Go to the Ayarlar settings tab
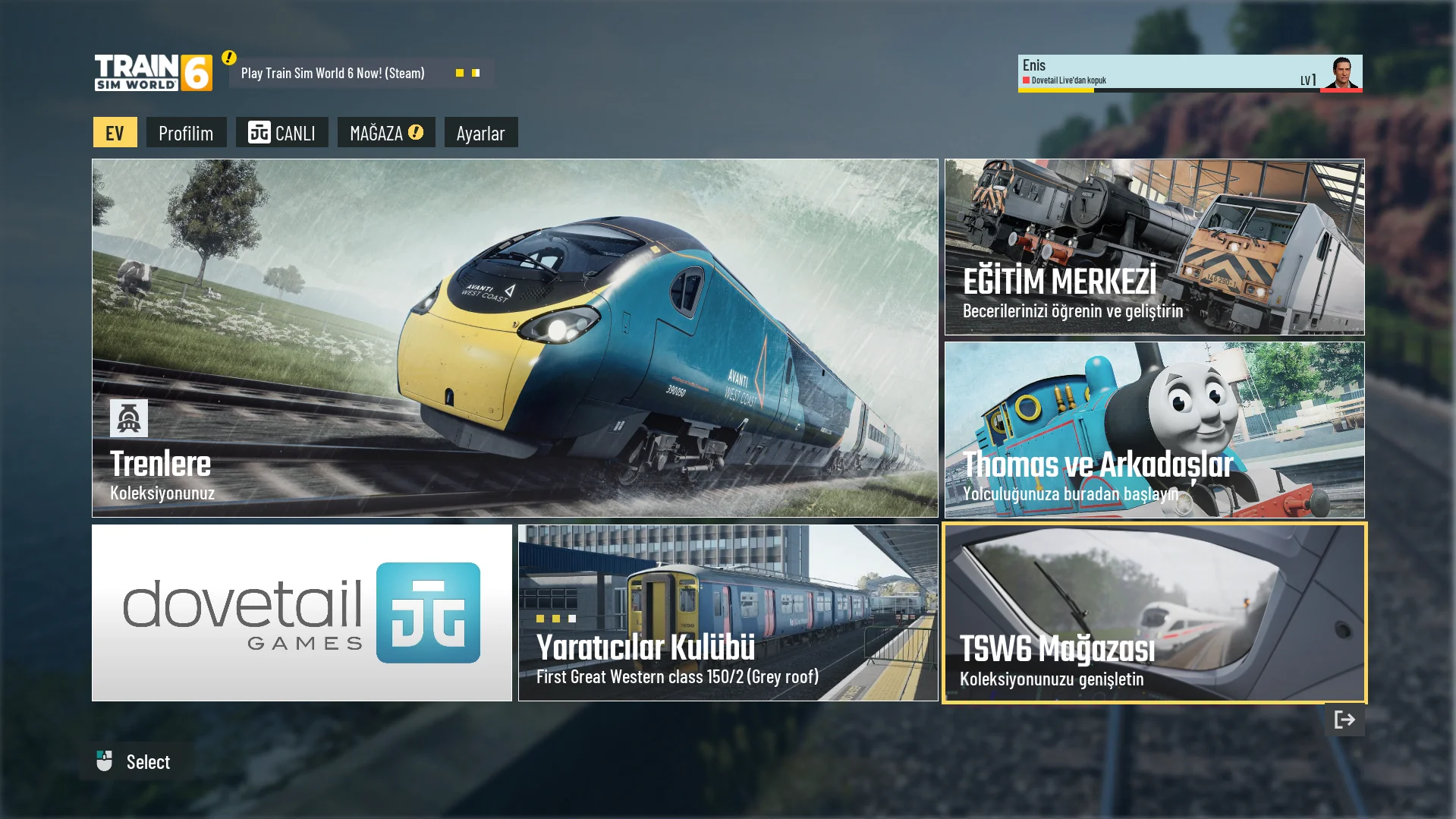Screen dimensions: 1456x819 pos(480,133)
